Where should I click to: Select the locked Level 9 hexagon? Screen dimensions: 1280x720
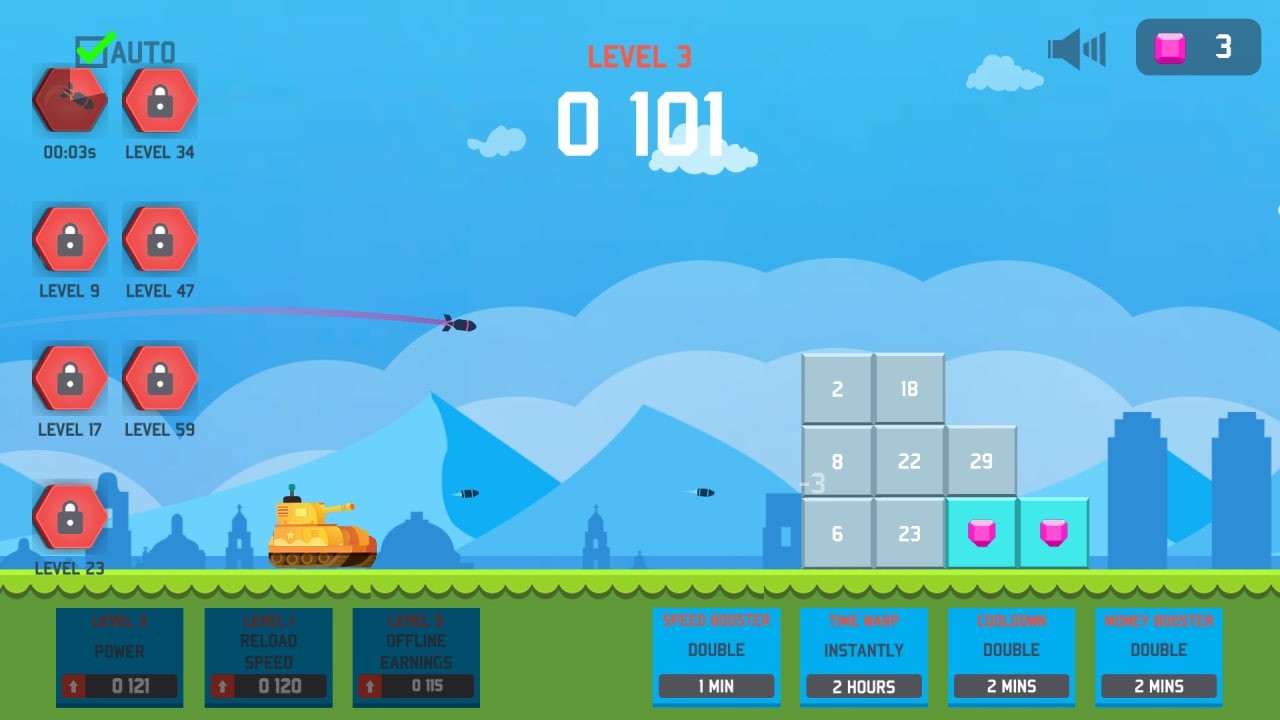coord(69,239)
